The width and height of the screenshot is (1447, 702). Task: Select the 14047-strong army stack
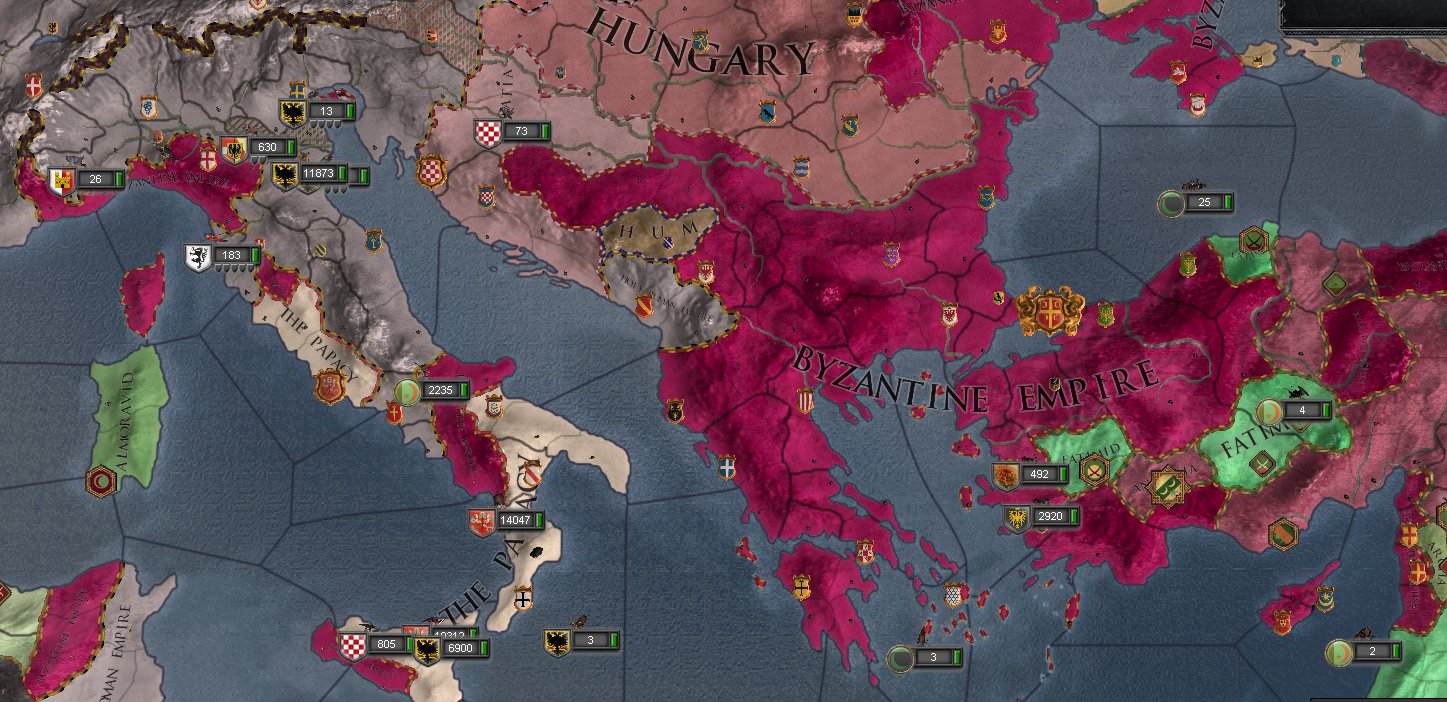(x=513, y=521)
